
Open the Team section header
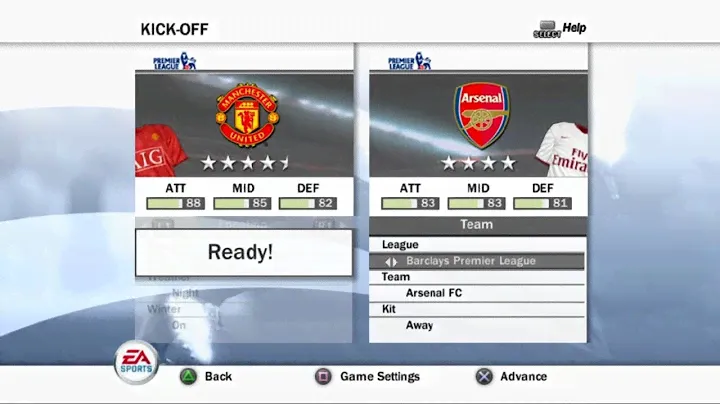tap(477, 225)
